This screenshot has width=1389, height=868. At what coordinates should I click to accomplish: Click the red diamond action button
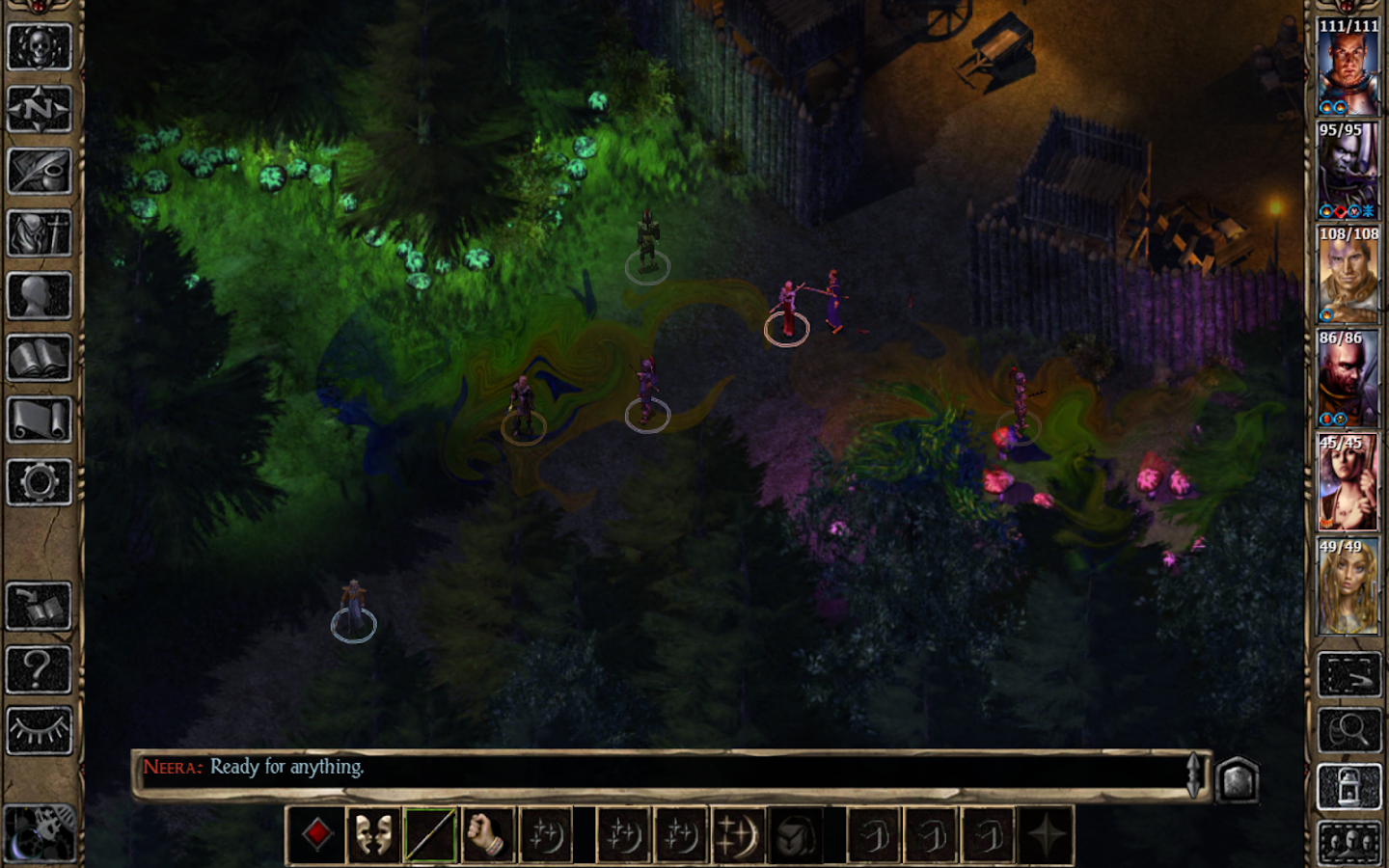pos(317,833)
